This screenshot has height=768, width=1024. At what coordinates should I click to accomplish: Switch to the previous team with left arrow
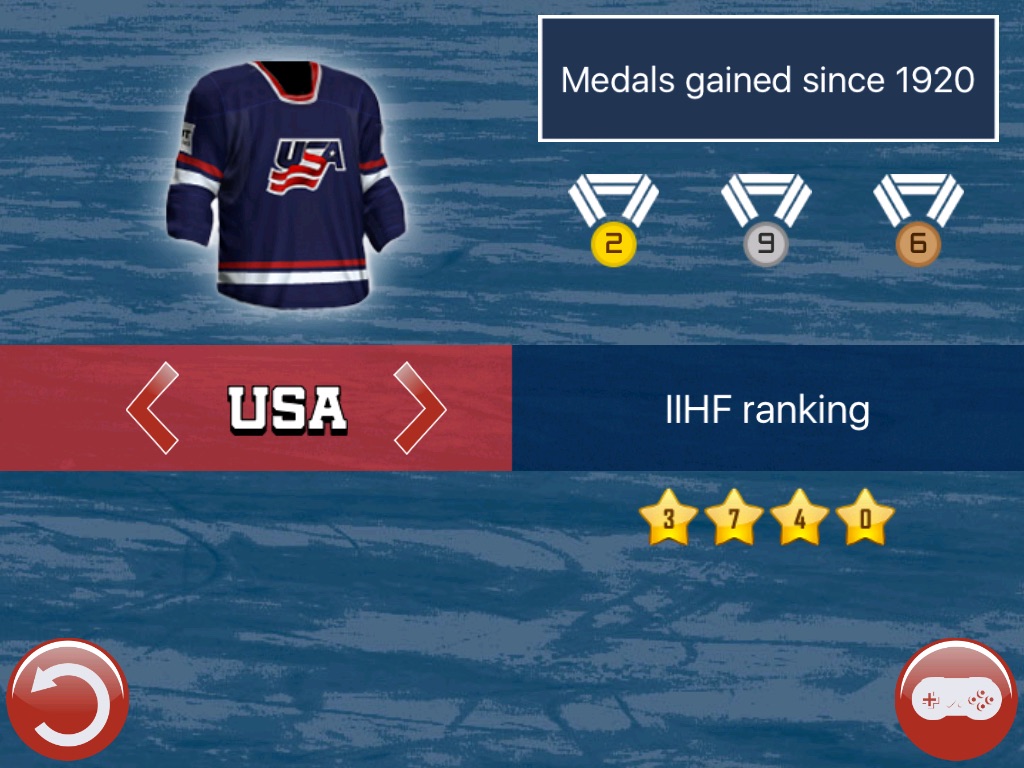[153, 408]
